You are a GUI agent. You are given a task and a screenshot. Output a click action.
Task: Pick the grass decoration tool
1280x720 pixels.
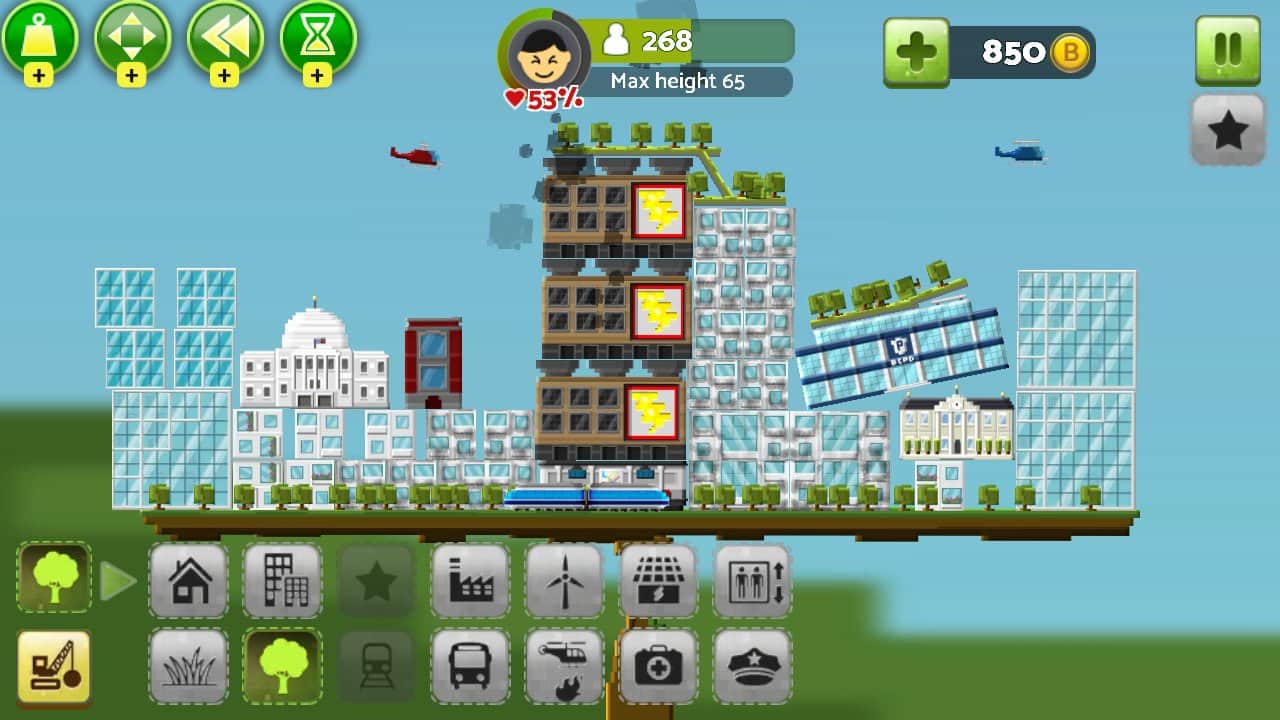click(x=189, y=666)
